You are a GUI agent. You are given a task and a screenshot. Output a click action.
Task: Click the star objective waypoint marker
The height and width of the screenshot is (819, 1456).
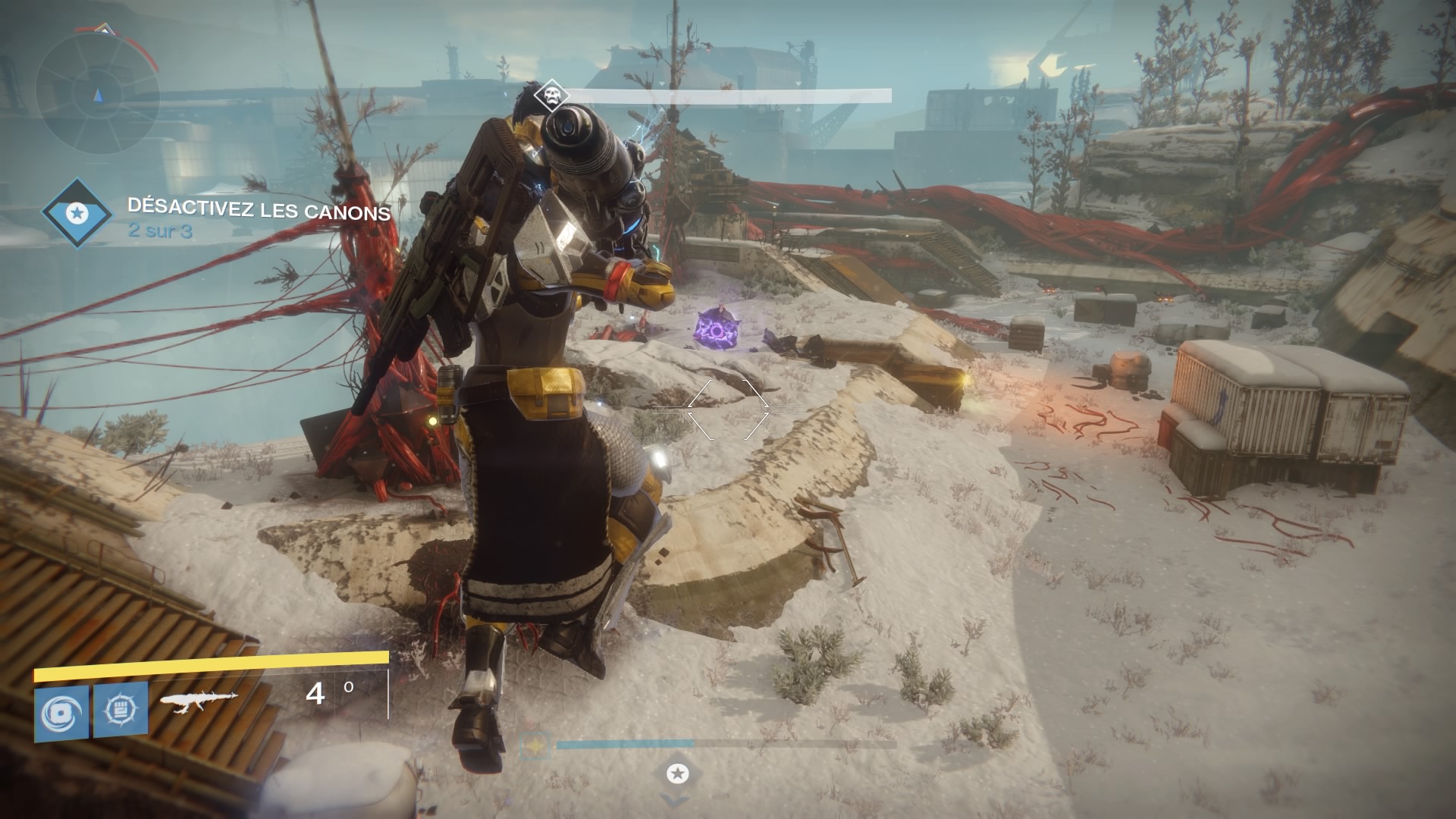click(677, 773)
